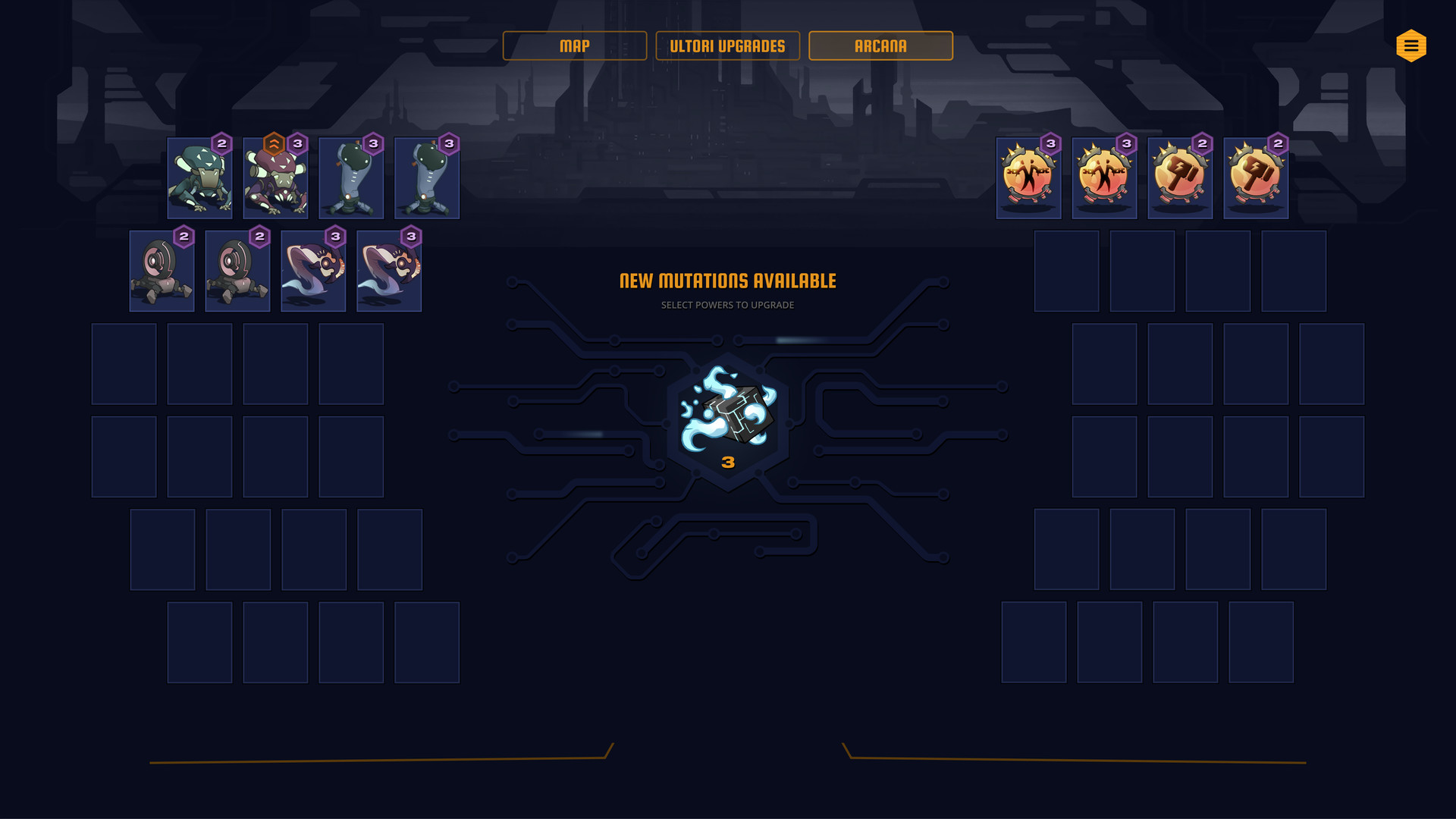Toggle the second spiked dancer orb selection

point(1103,177)
